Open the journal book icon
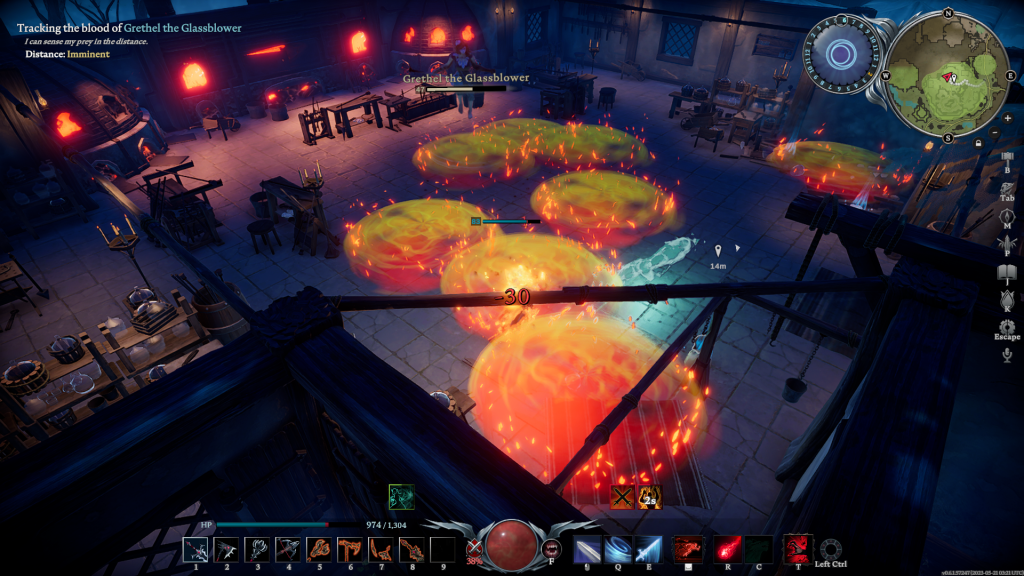This screenshot has height=576, width=1024. tap(1007, 275)
